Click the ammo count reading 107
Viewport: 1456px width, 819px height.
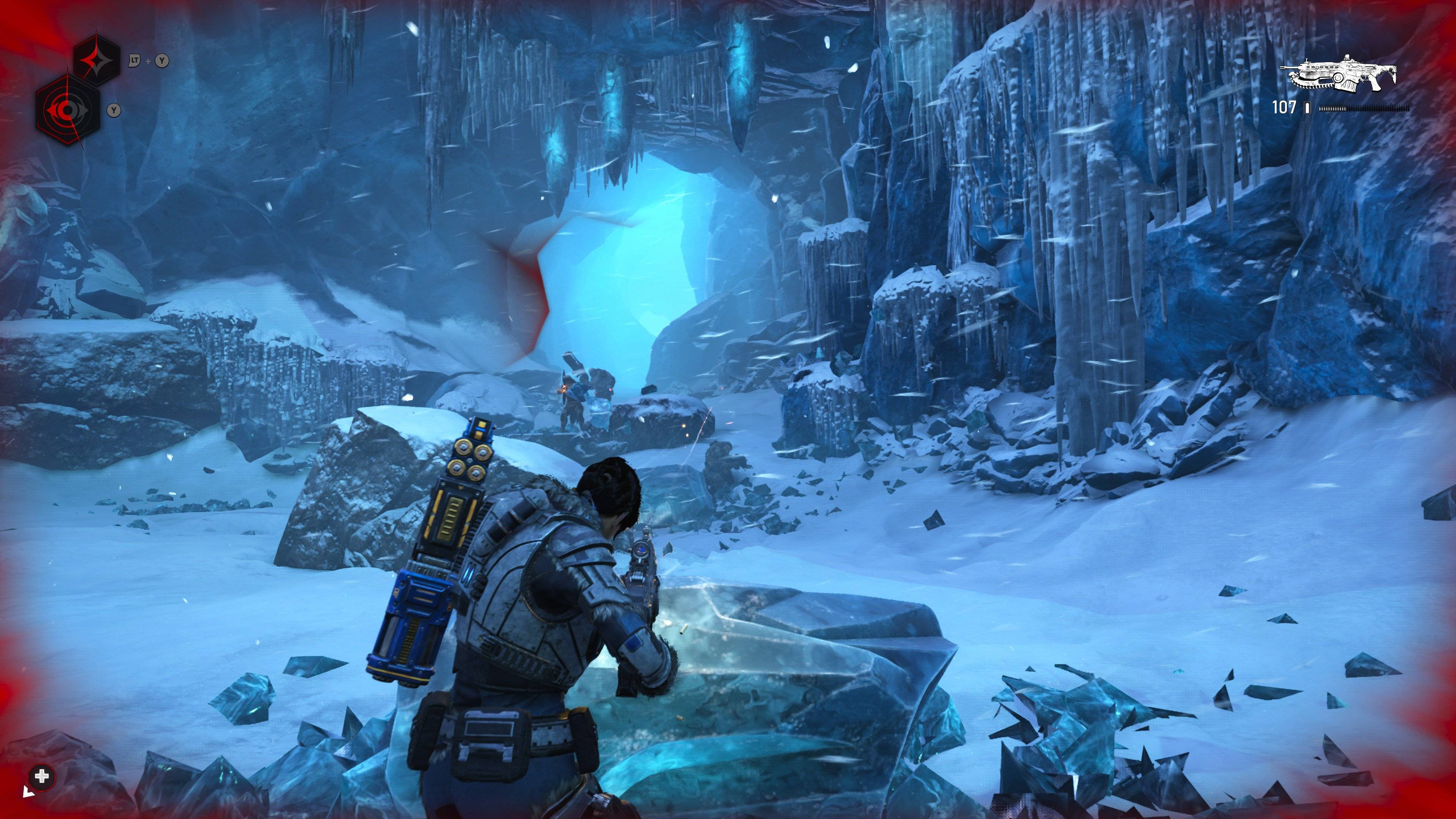1284,107
